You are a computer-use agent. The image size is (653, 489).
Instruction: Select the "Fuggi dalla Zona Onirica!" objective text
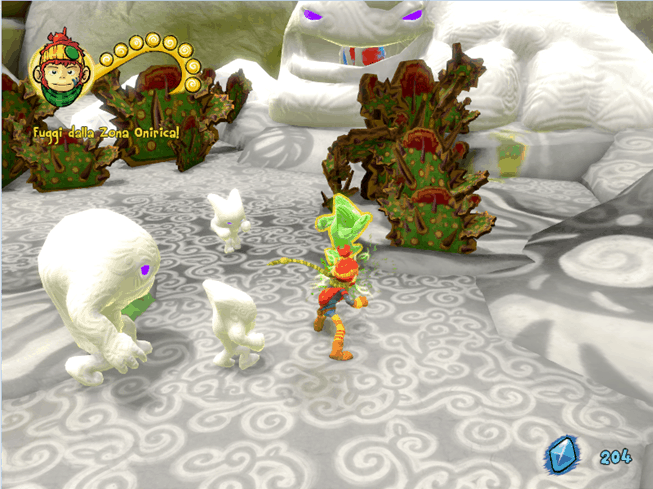pyautogui.click(x=97, y=133)
